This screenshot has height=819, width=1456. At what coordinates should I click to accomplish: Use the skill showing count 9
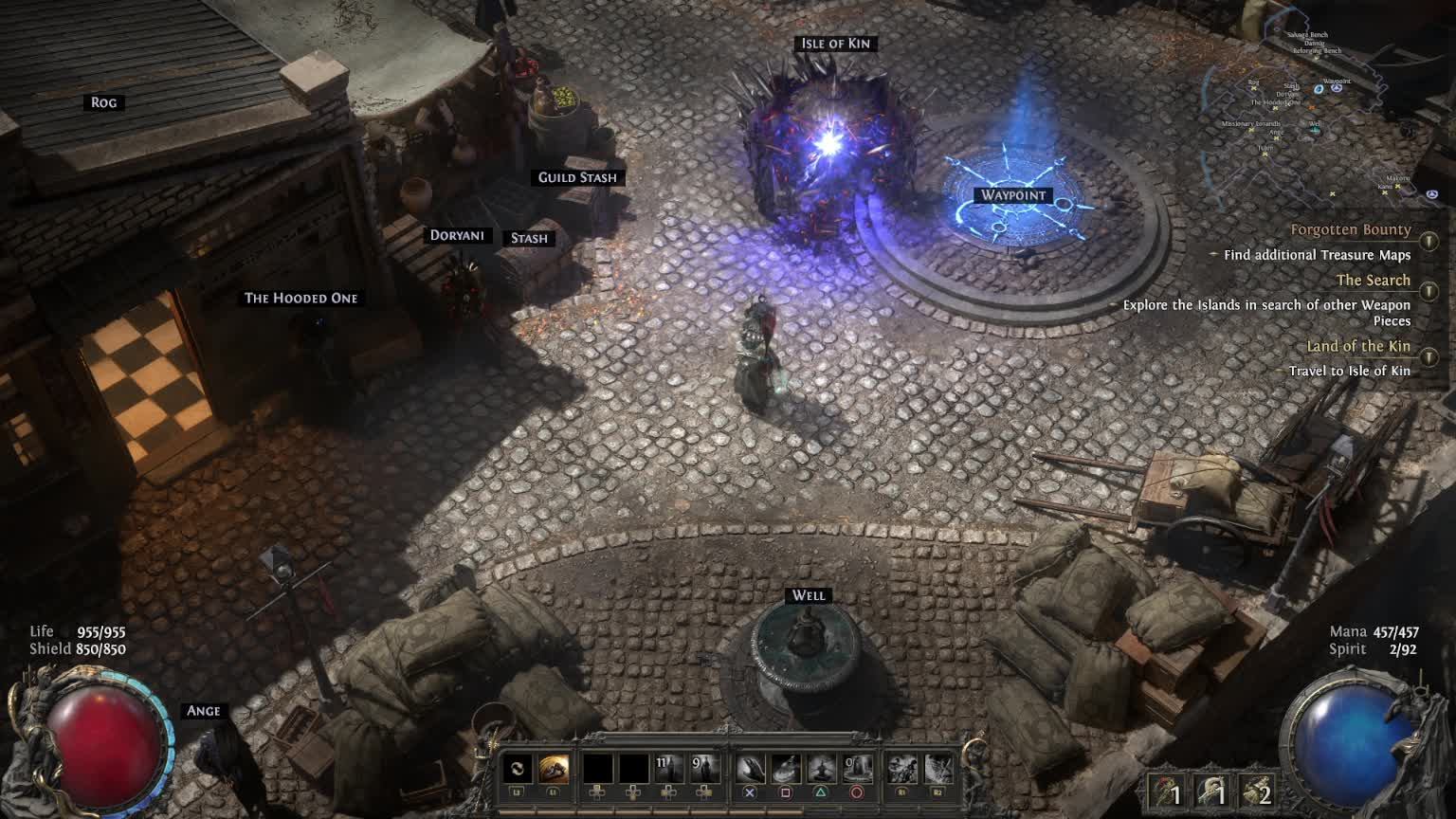pyautogui.click(x=703, y=769)
